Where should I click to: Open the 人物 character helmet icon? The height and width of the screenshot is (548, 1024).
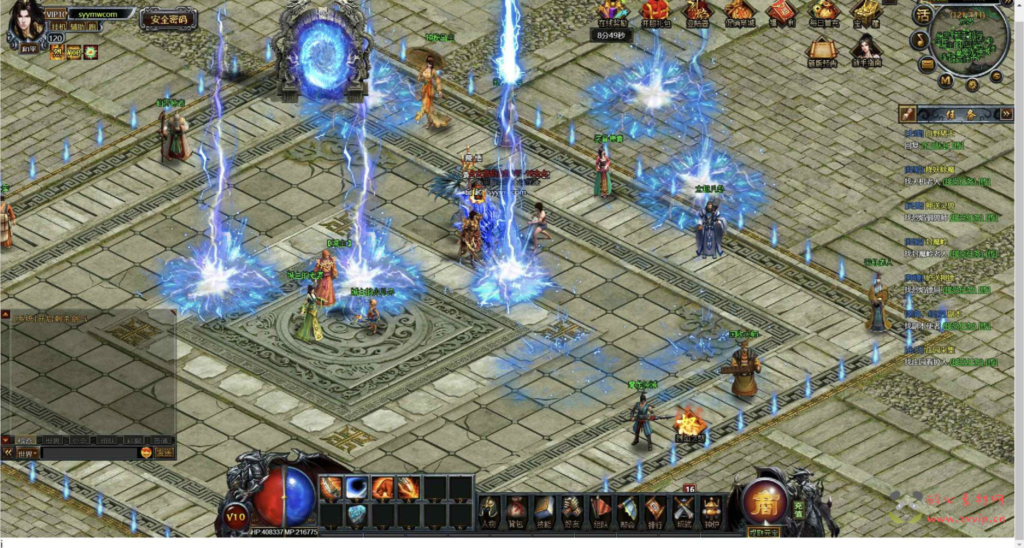490,508
